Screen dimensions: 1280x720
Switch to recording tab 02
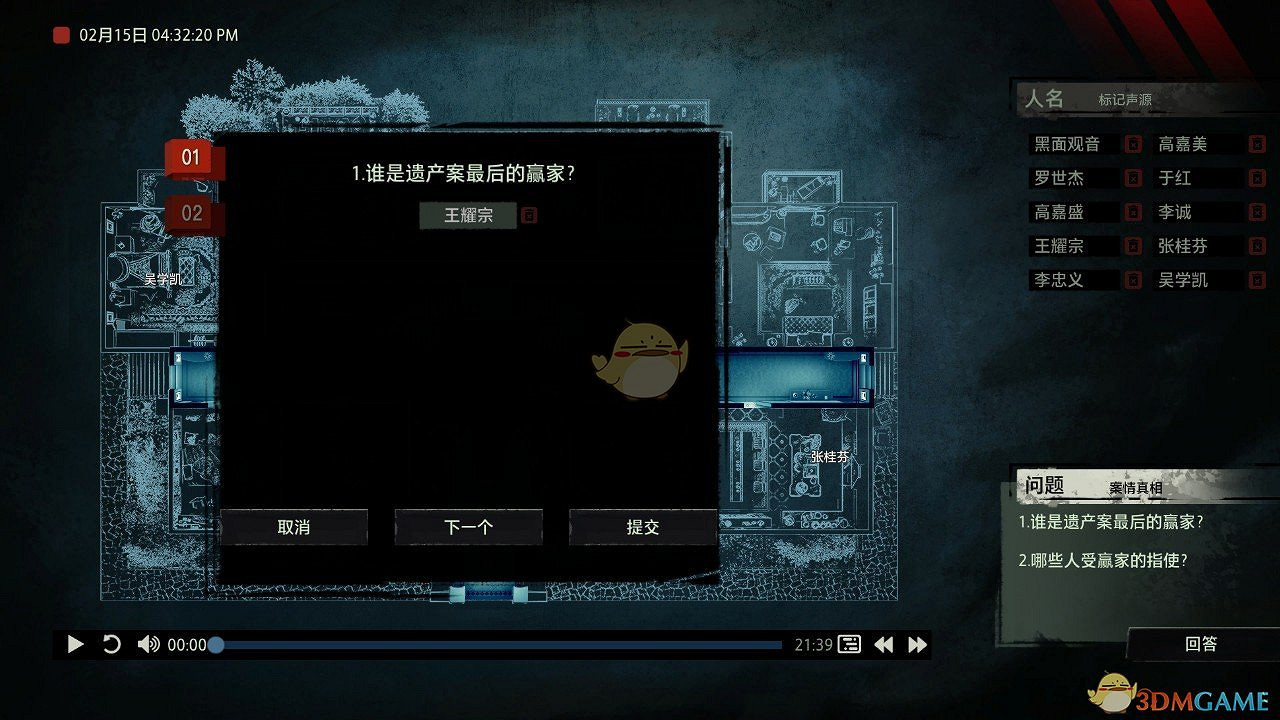point(191,212)
